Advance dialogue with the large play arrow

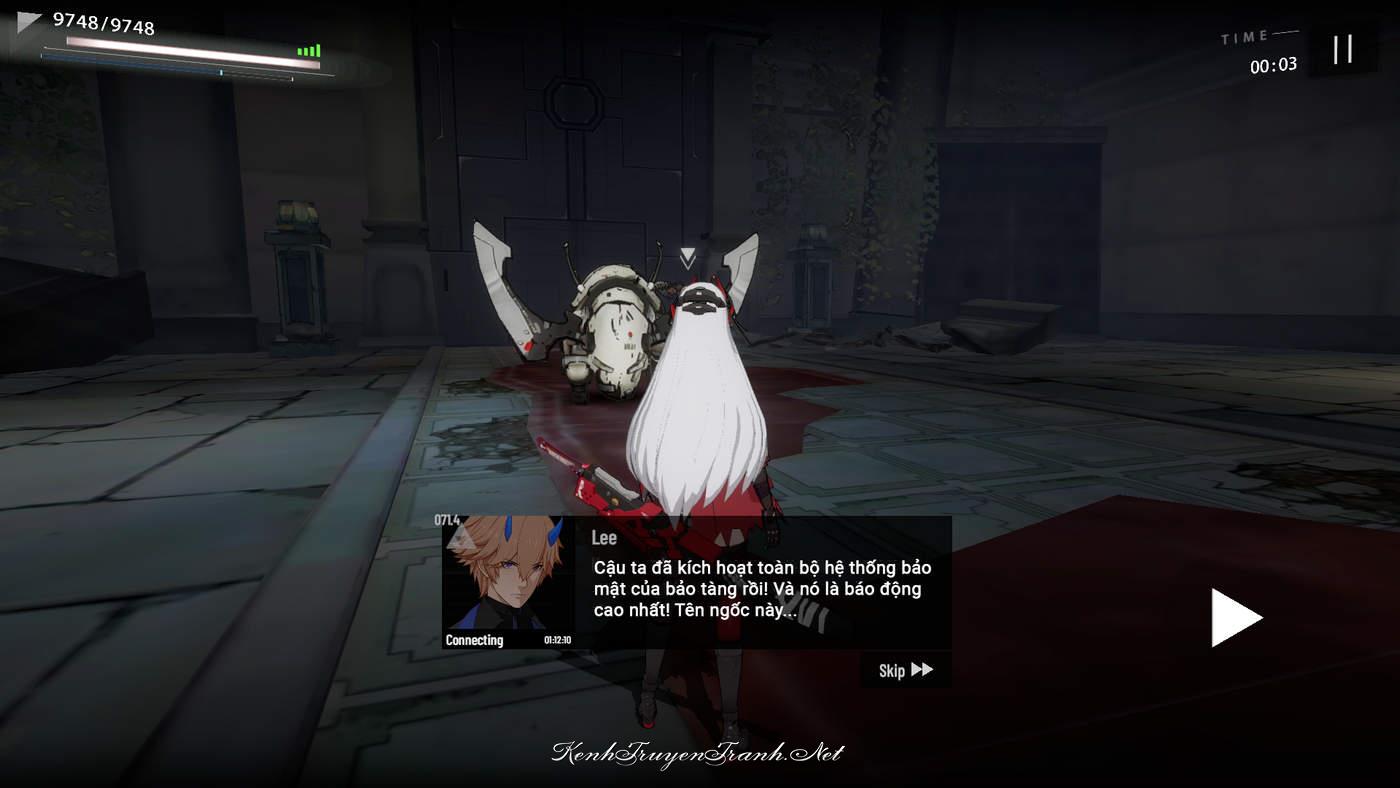(x=1236, y=618)
